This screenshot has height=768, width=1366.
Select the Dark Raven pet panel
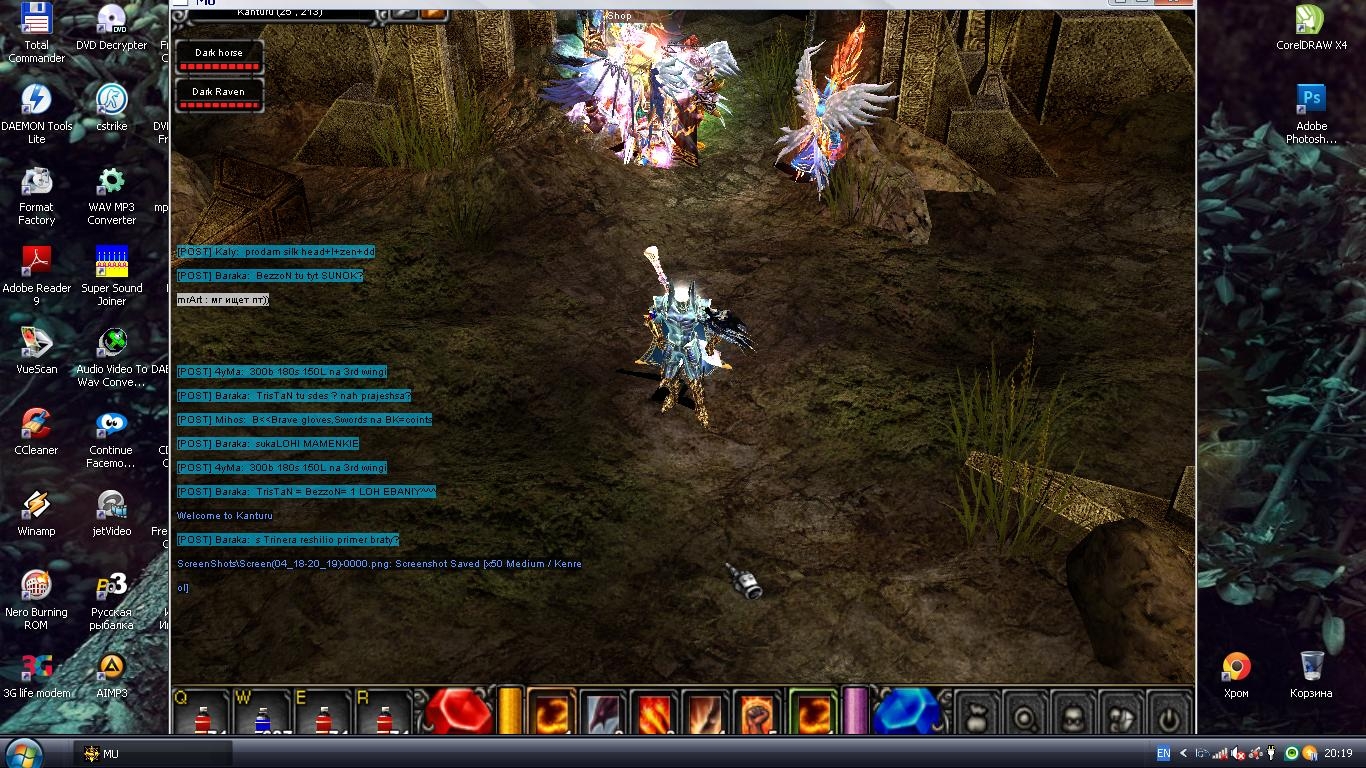point(219,96)
